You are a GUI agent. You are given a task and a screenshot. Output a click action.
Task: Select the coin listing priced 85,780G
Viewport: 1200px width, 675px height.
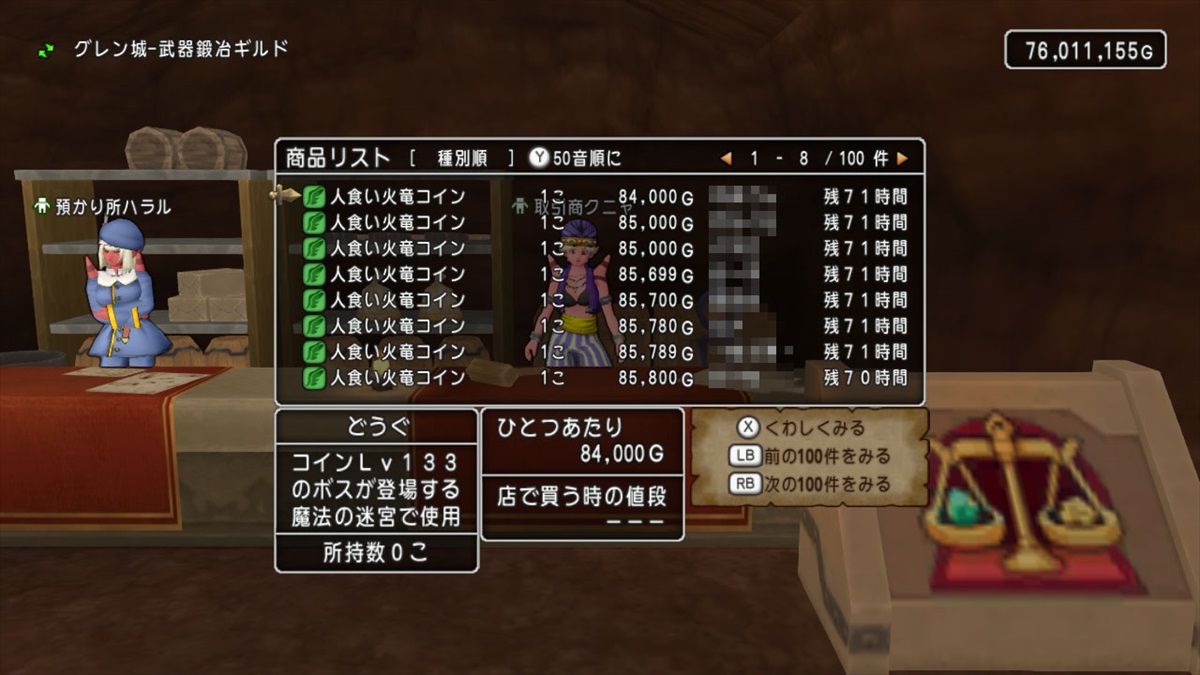click(600, 326)
